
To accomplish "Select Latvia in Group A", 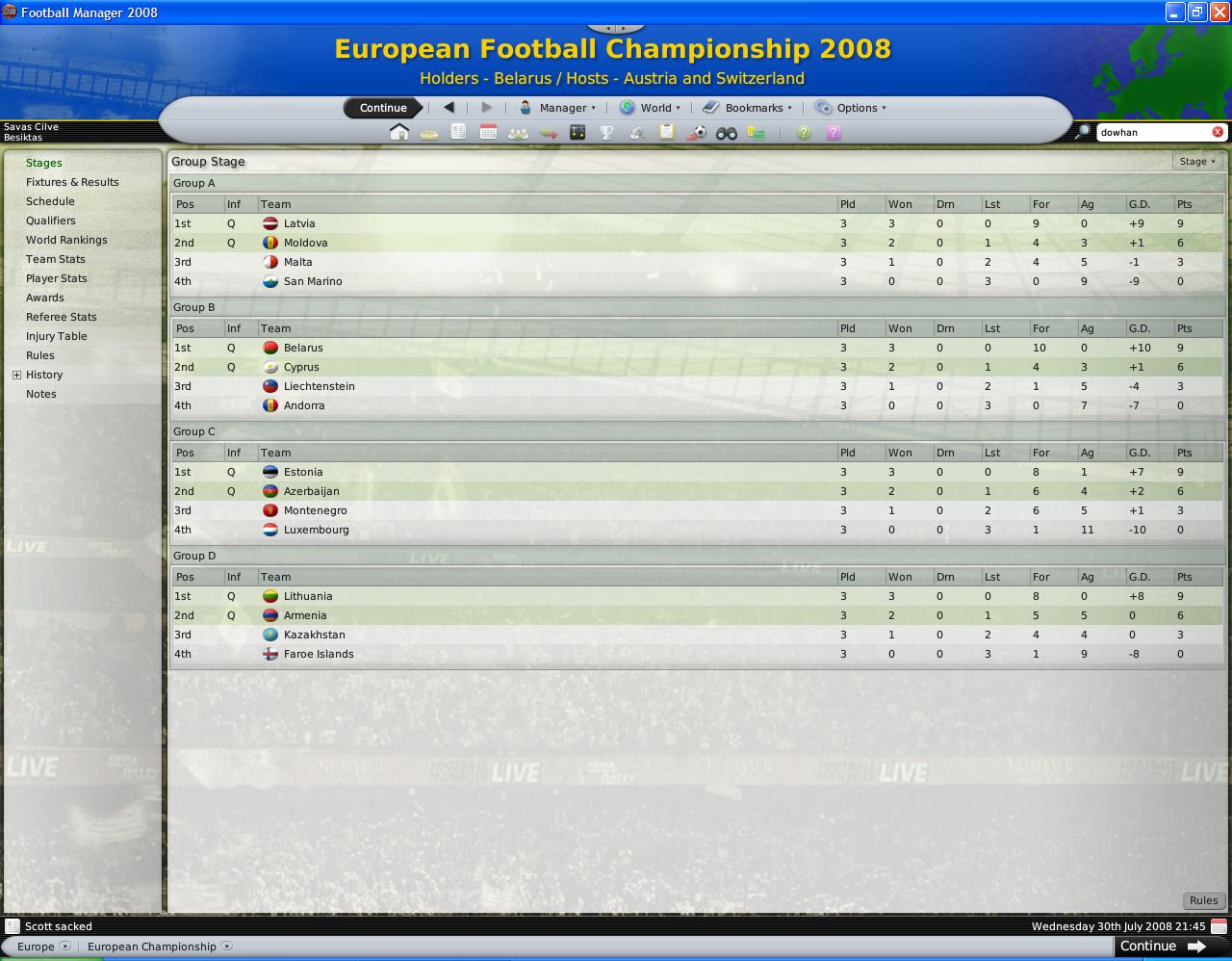I will pos(299,223).
